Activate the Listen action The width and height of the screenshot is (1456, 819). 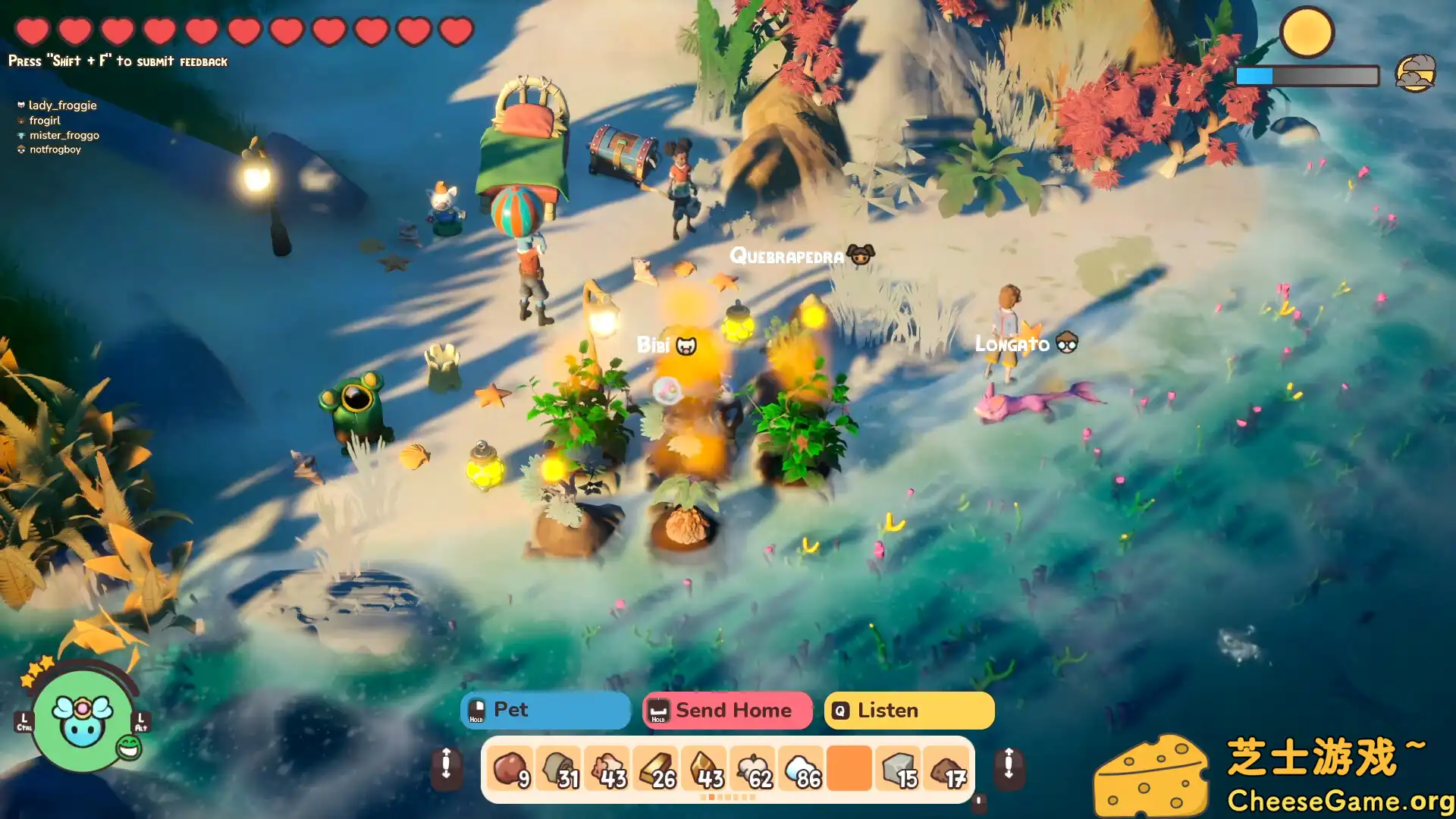click(908, 711)
